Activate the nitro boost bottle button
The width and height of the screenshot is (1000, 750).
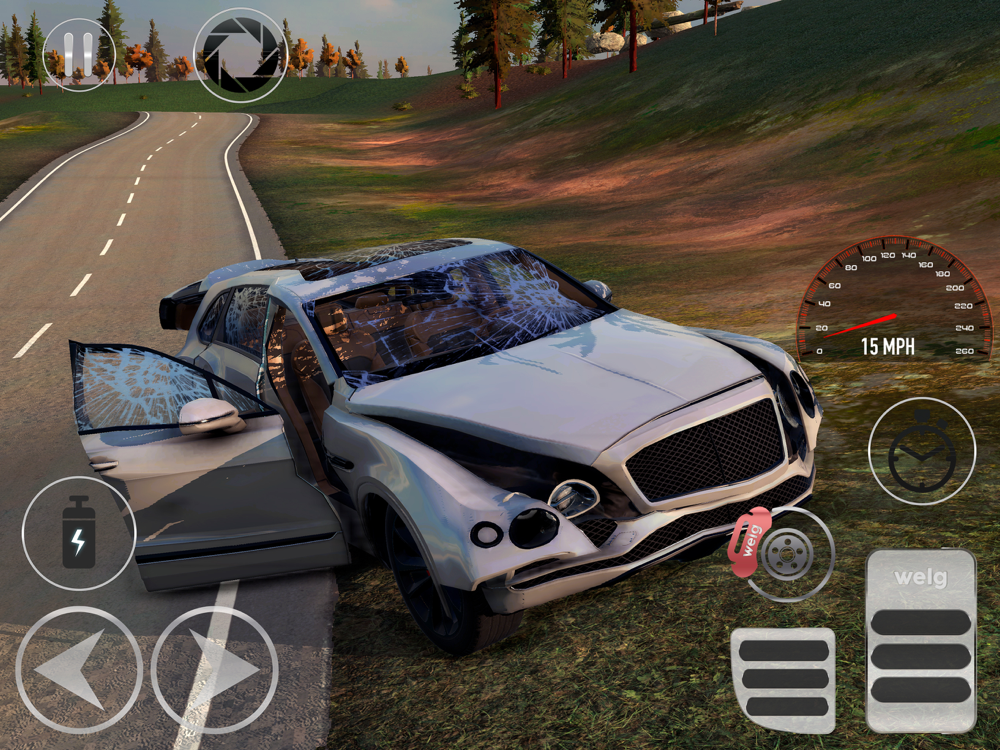[x=78, y=533]
